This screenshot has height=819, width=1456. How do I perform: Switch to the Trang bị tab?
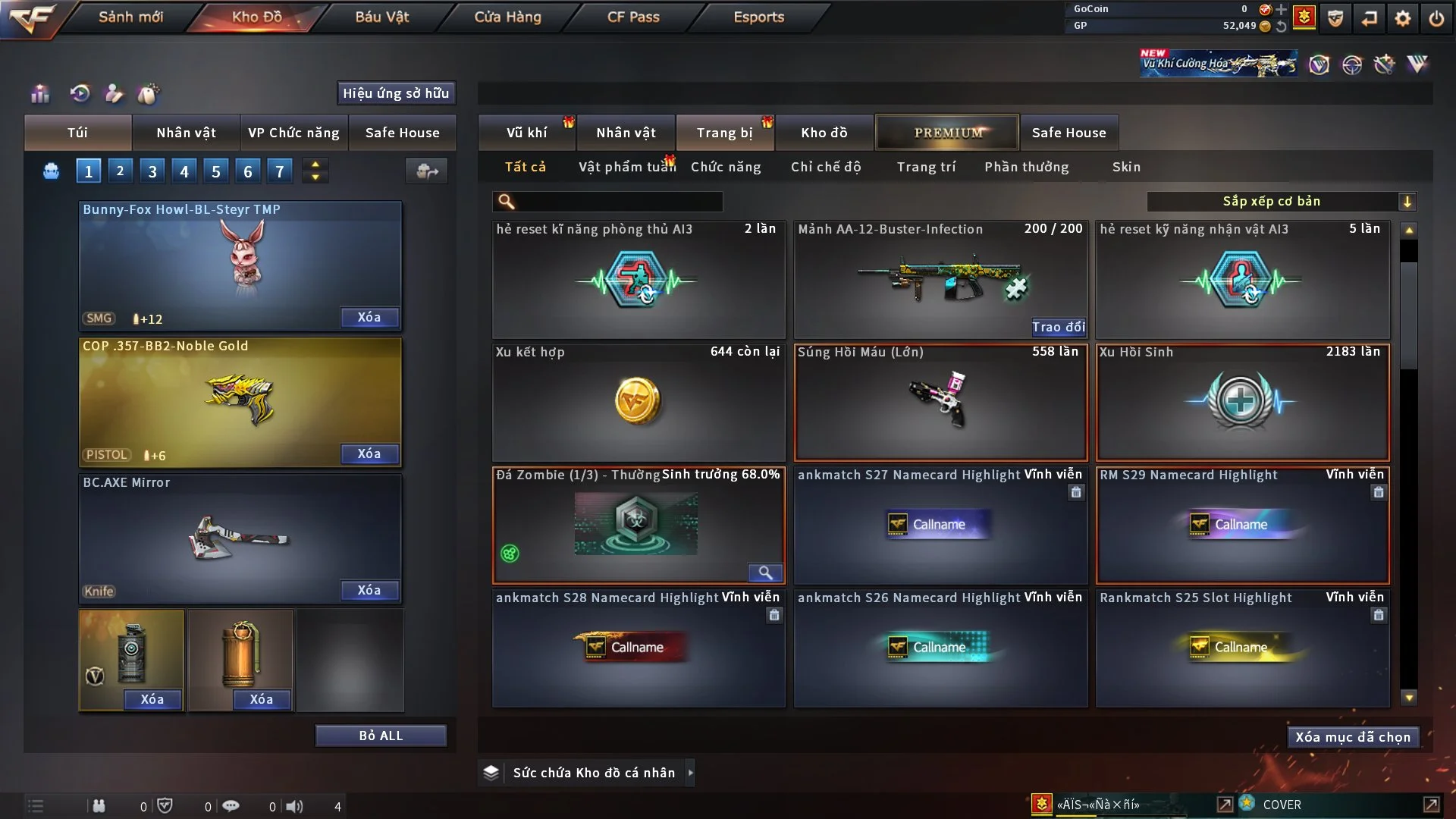(x=724, y=133)
